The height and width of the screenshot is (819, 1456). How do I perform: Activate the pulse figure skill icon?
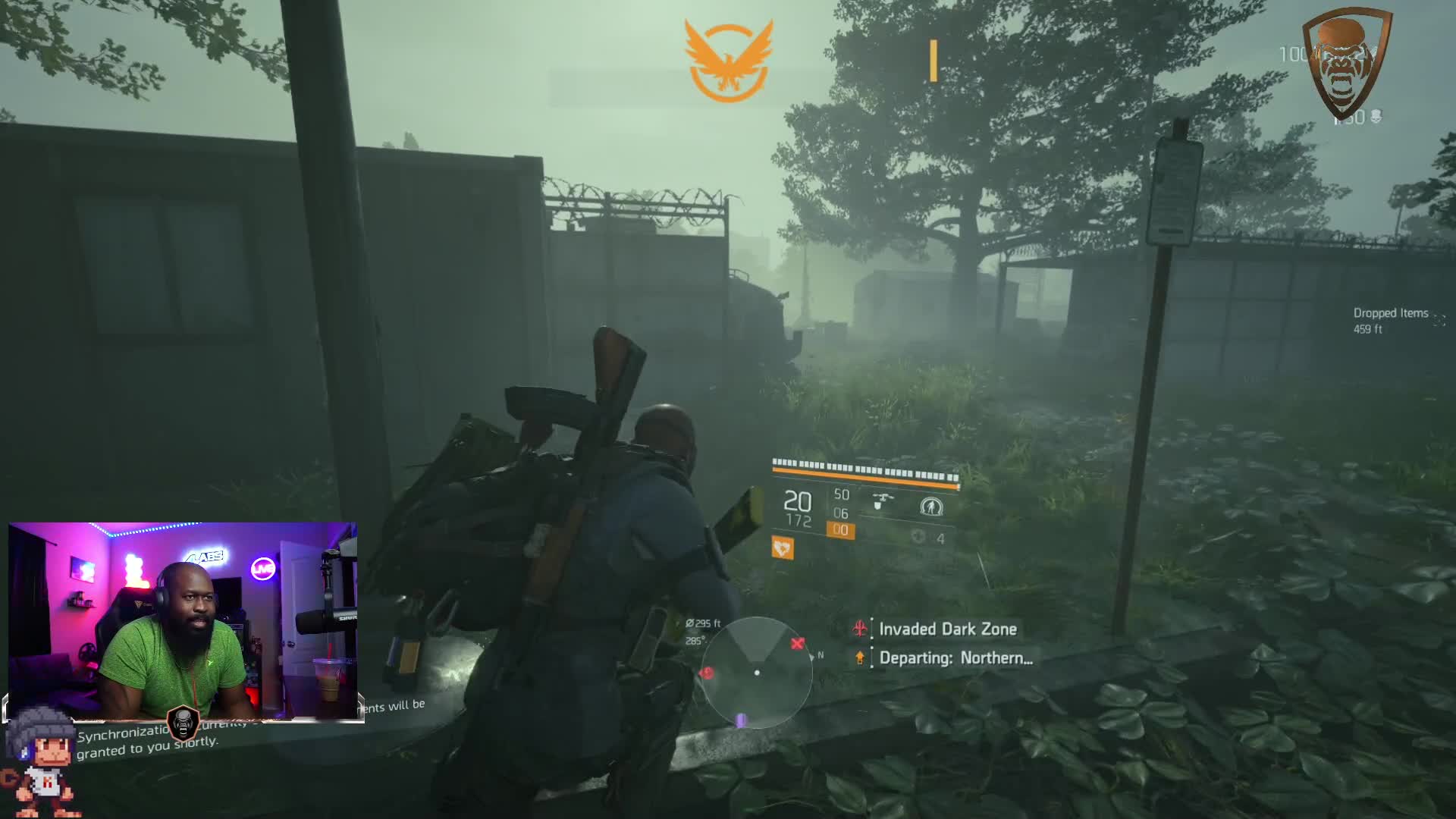(x=930, y=506)
